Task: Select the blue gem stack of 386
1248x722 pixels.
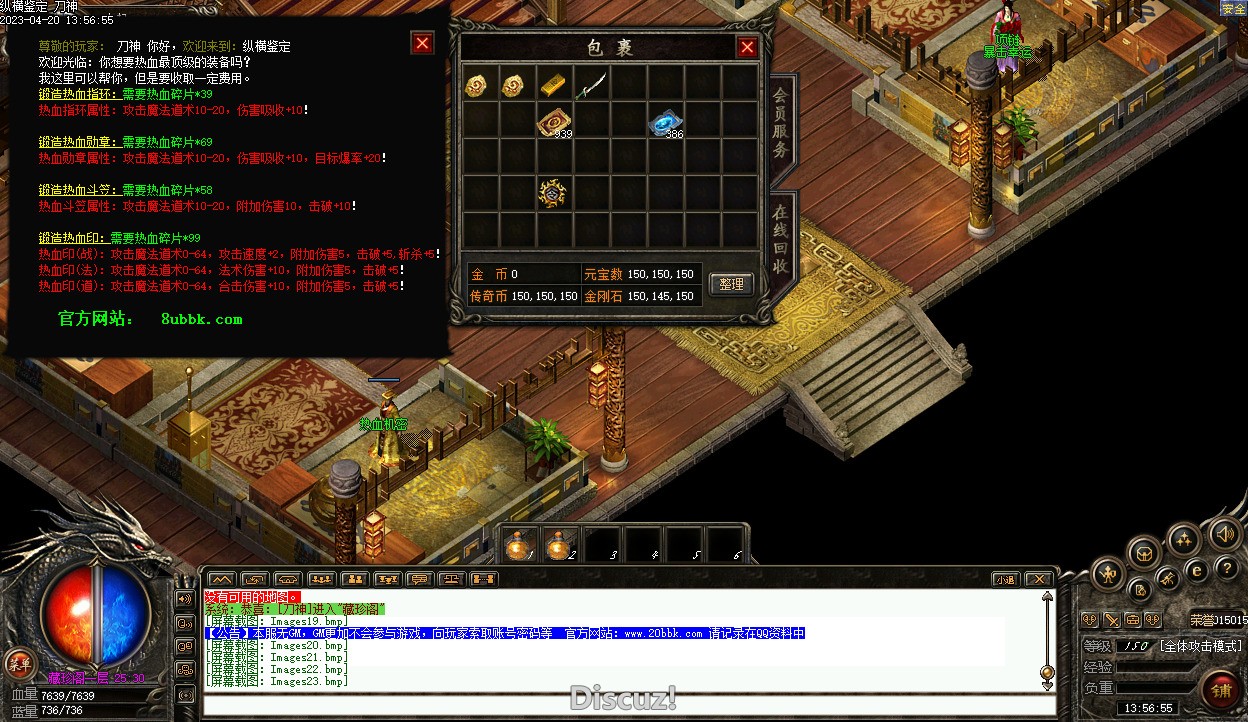Action: click(661, 122)
